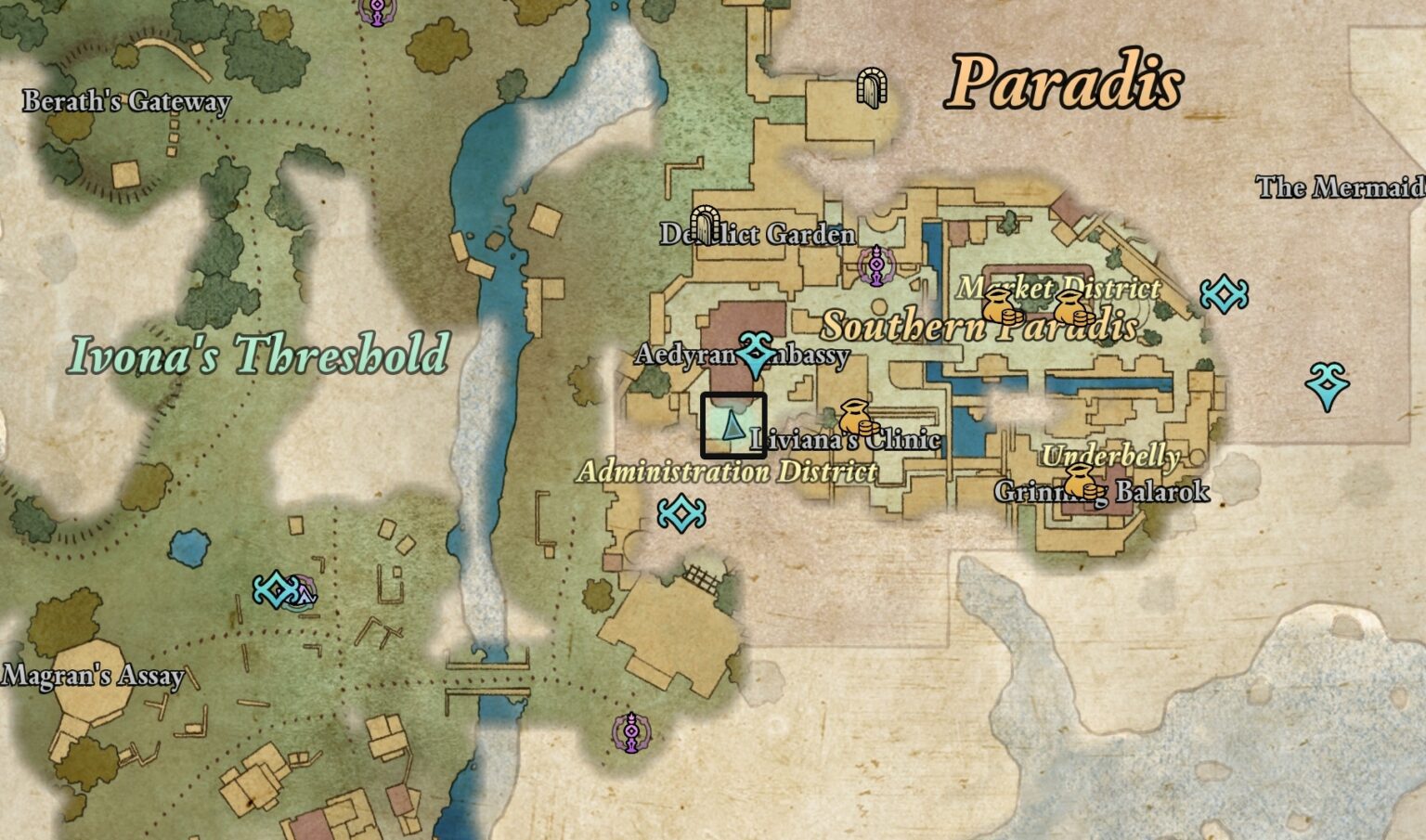Click the merchant icon near Grinning Balarok
Image resolution: width=1426 pixels, height=840 pixels.
click(x=1080, y=484)
